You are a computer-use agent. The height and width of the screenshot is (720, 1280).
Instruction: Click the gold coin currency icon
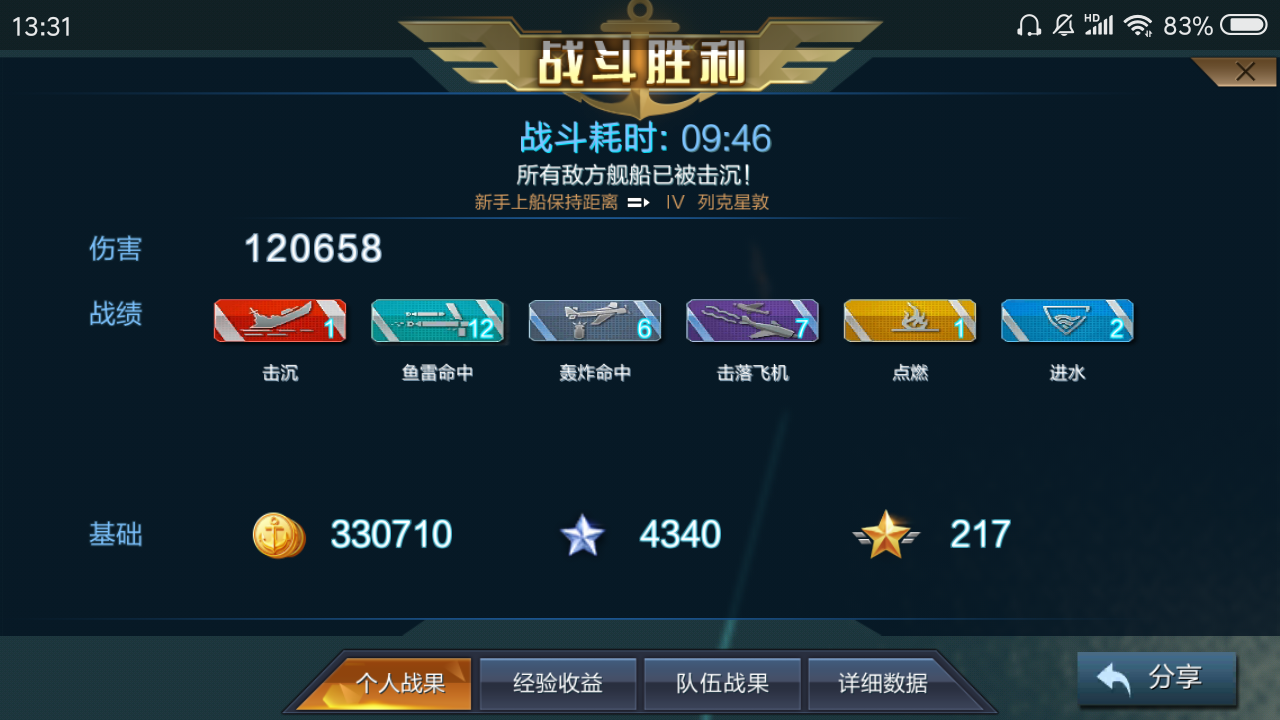click(x=278, y=534)
